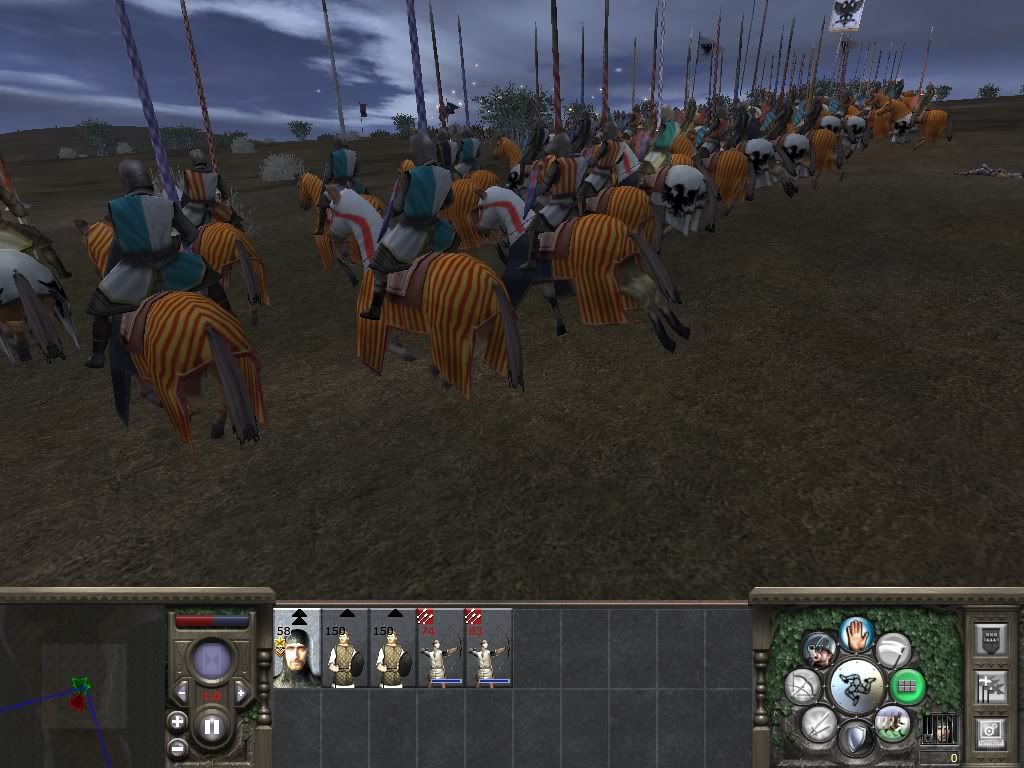Toggle guard mode with the shield icon
Image resolution: width=1024 pixels, height=768 pixels.
tap(856, 739)
